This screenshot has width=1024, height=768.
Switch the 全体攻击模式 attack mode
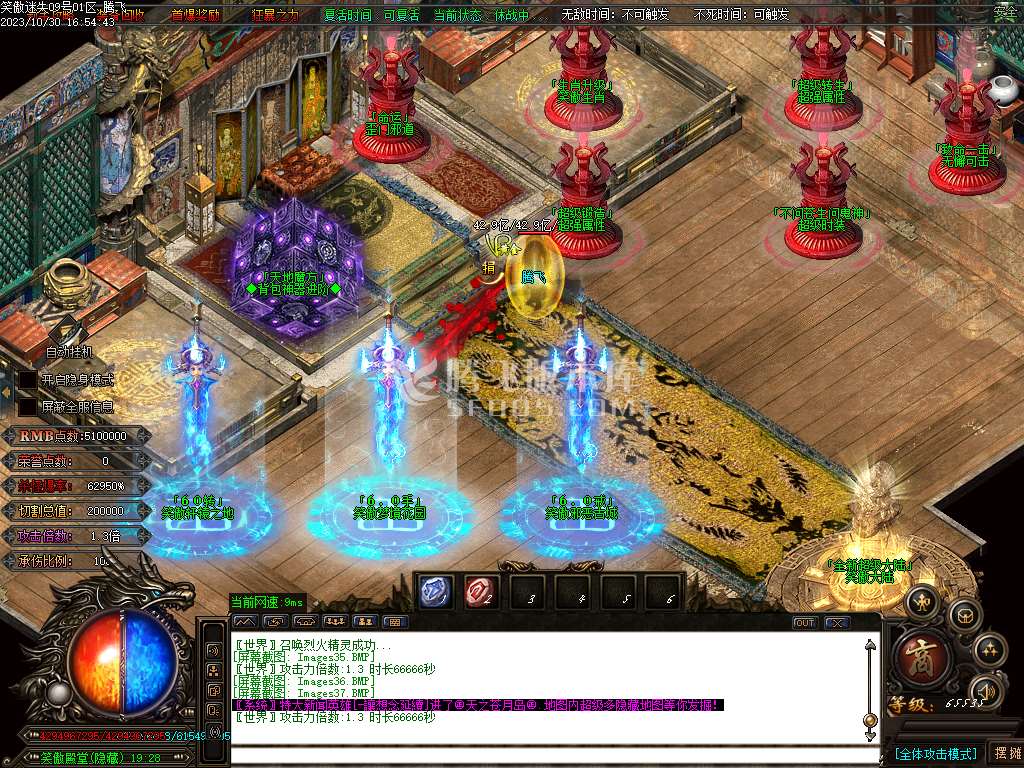tap(935, 753)
